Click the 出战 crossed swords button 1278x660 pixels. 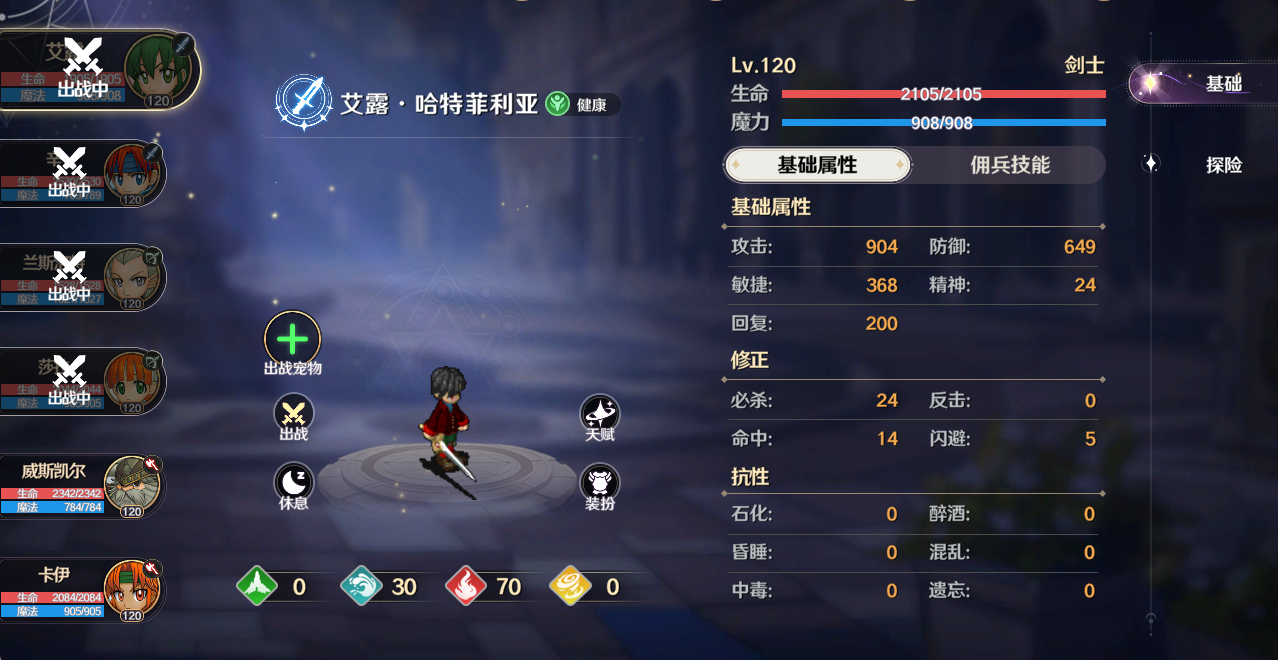(x=294, y=413)
